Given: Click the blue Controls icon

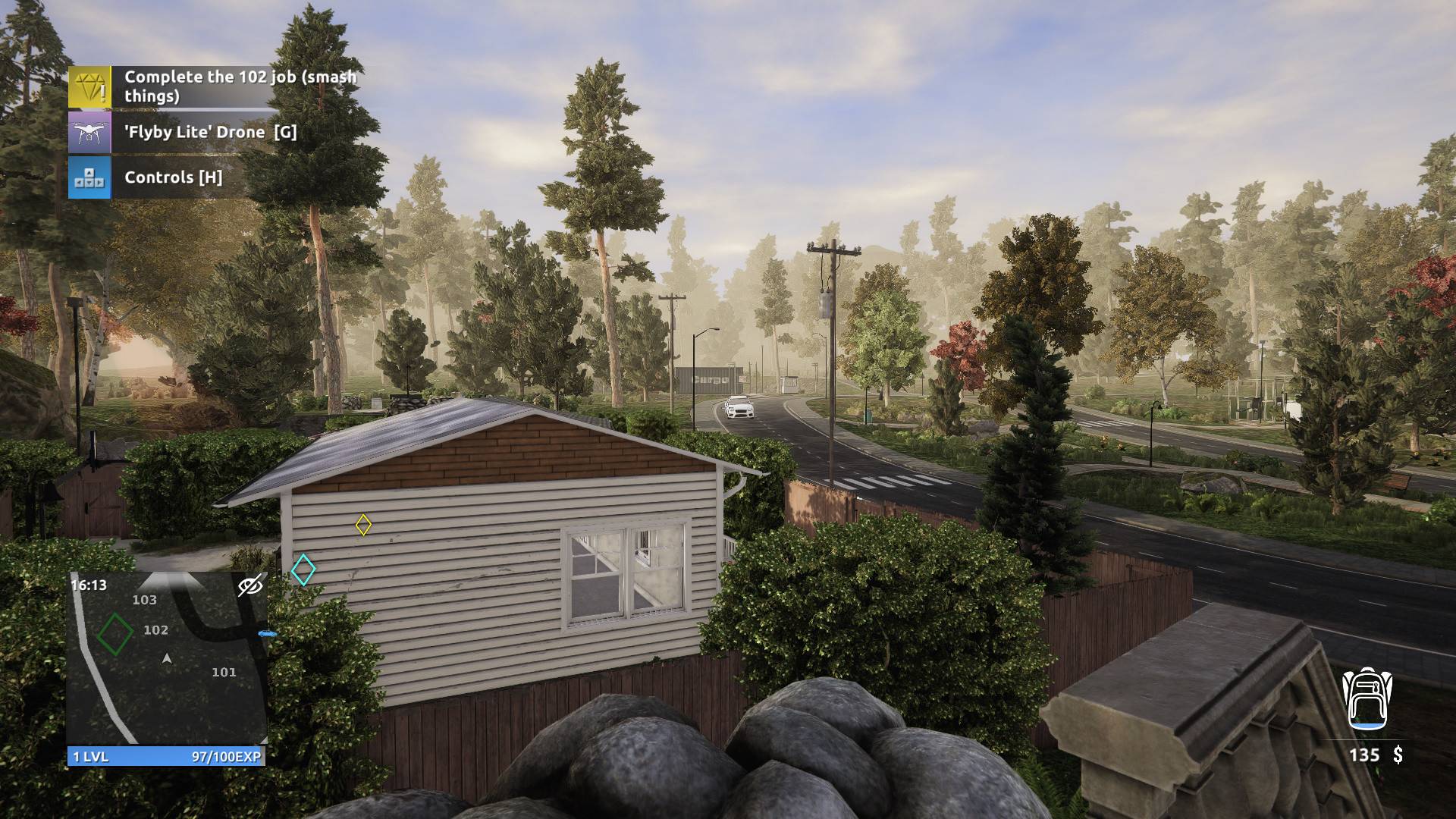Looking at the screenshot, I should pos(89,177).
